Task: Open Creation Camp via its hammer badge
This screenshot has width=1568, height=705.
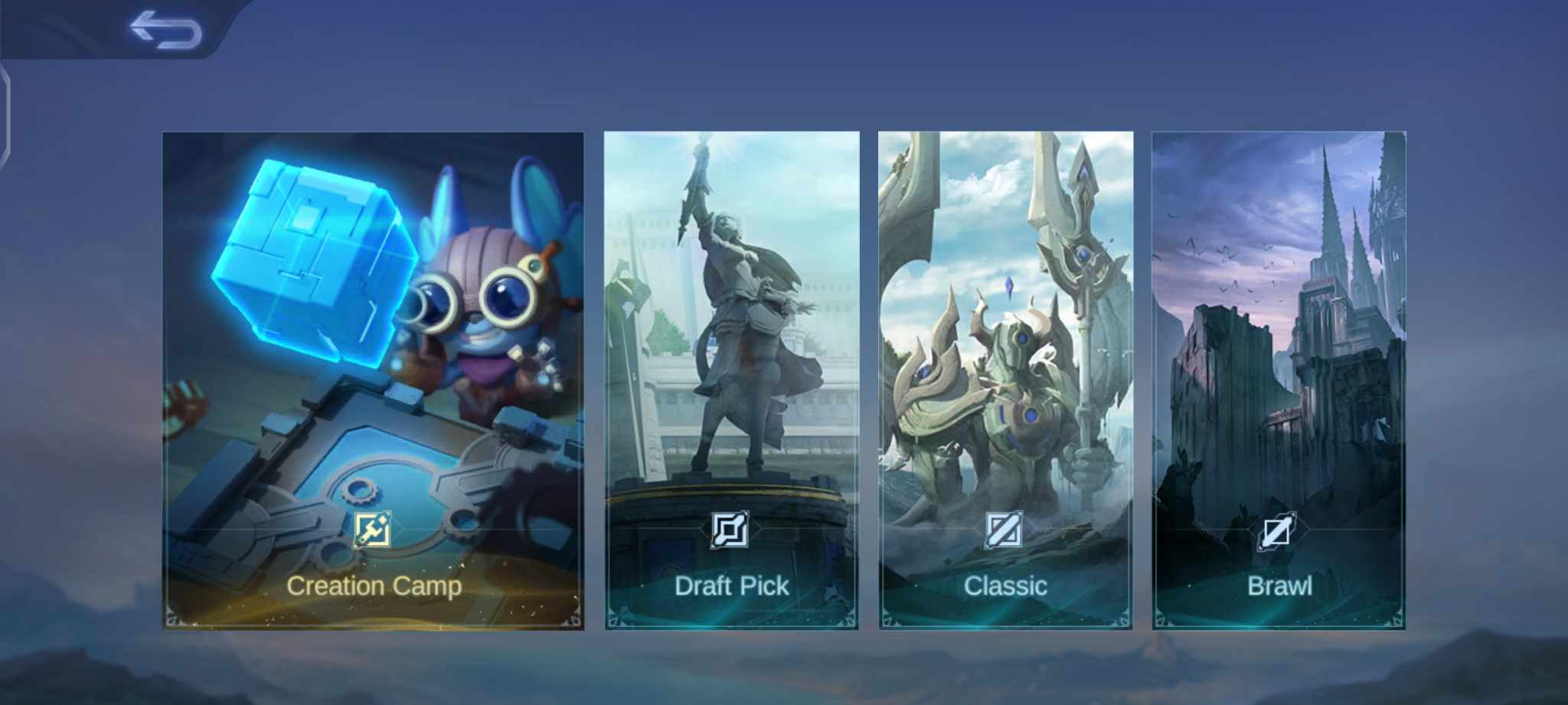Action: (x=373, y=529)
